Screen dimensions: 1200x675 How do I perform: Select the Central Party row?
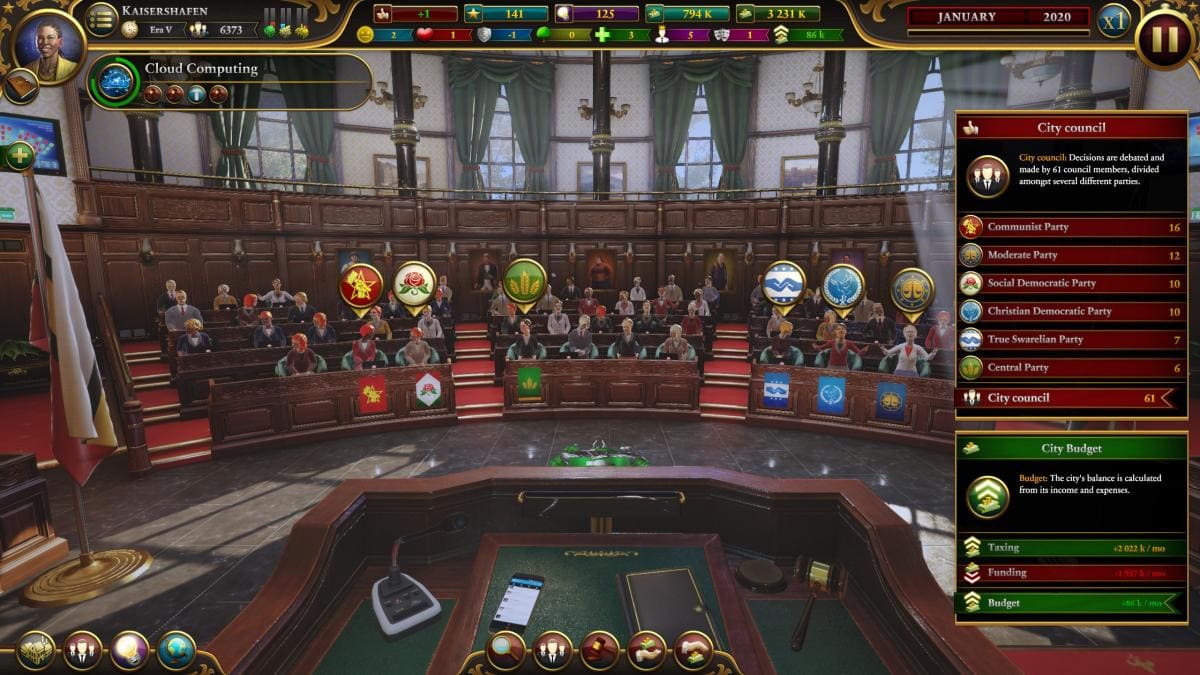click(x=1072, y=367)
